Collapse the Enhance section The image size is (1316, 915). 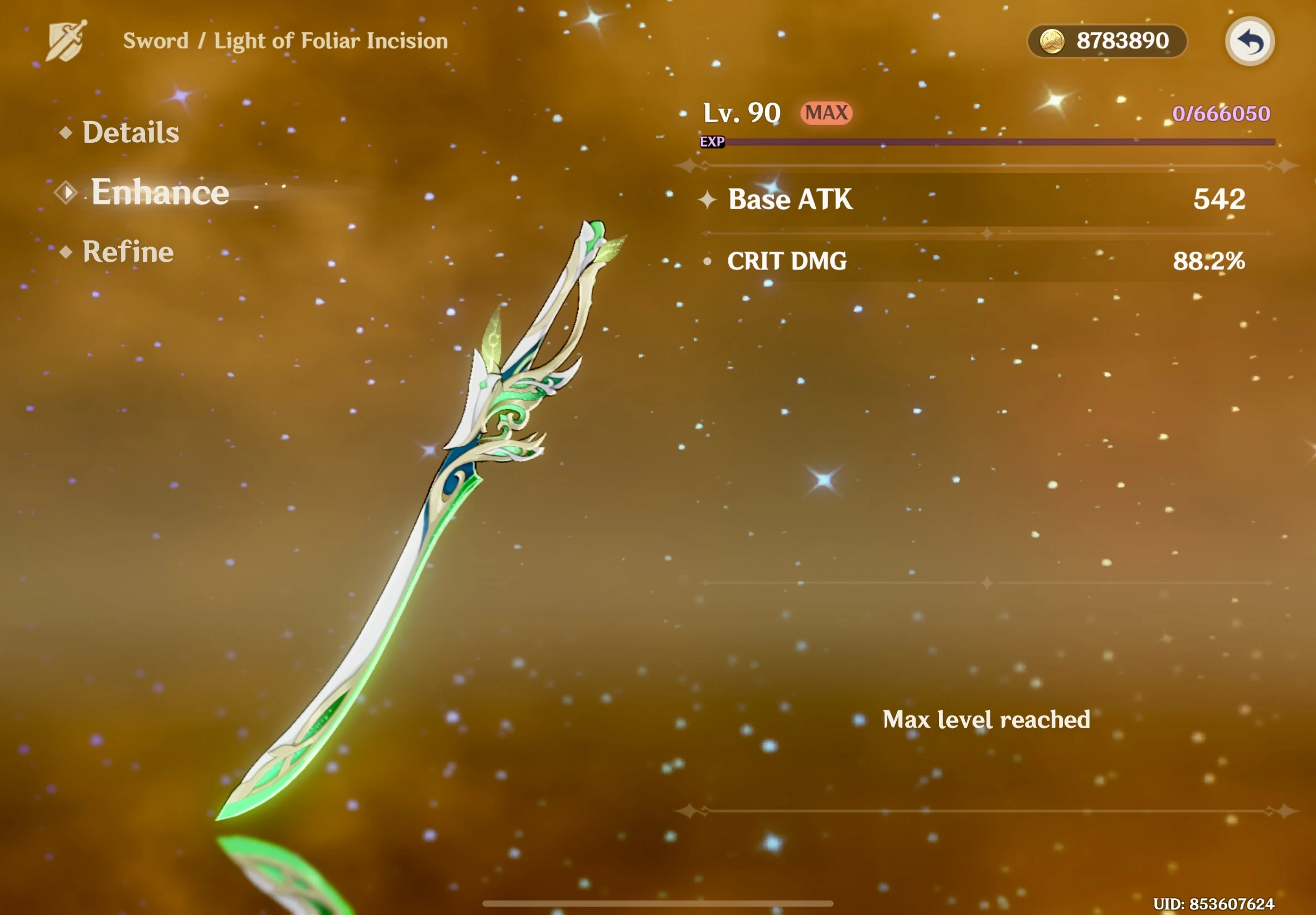(x=159, y=191)
